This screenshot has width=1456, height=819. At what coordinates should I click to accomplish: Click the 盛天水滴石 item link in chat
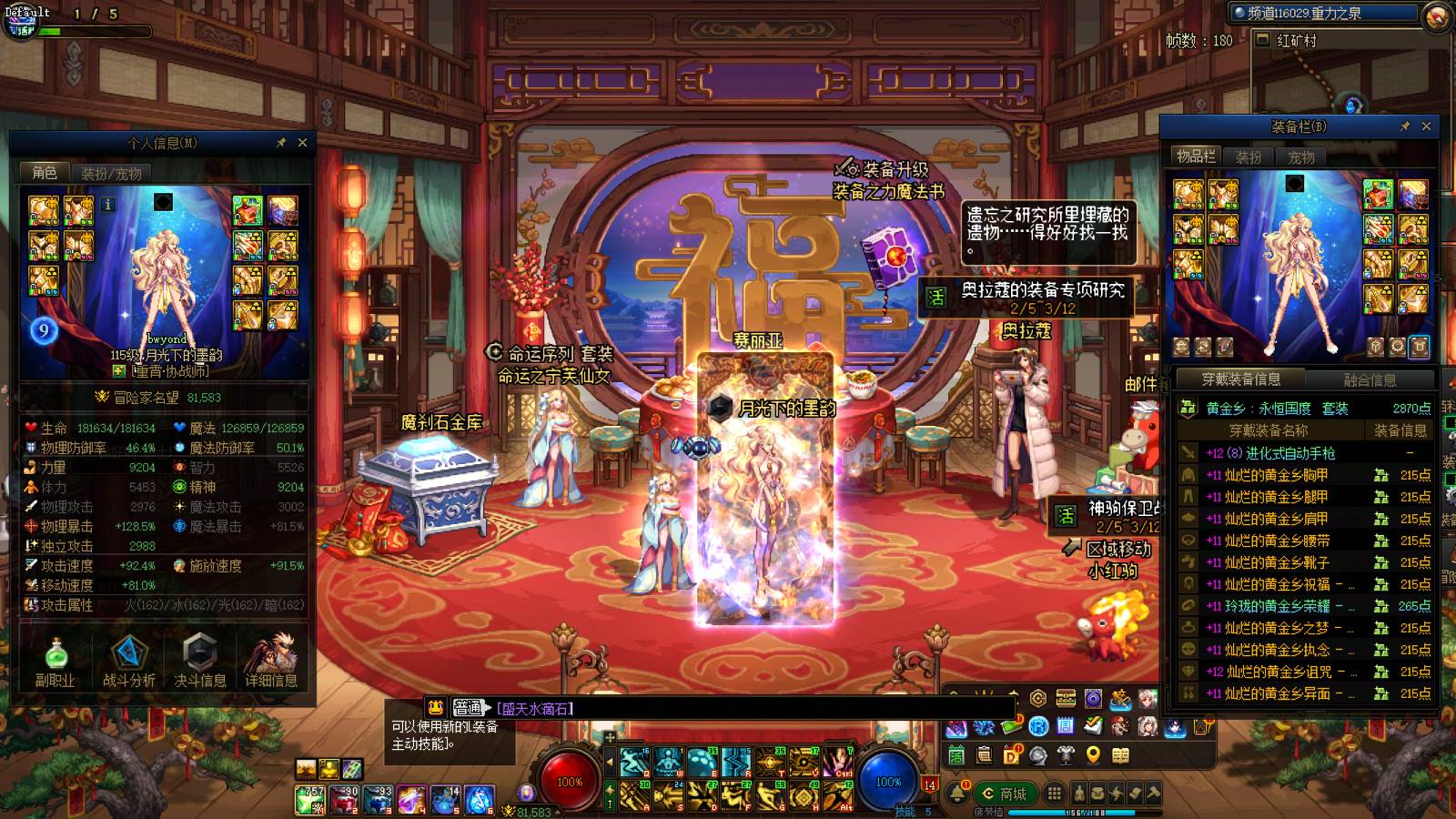(x=536, y=708)
